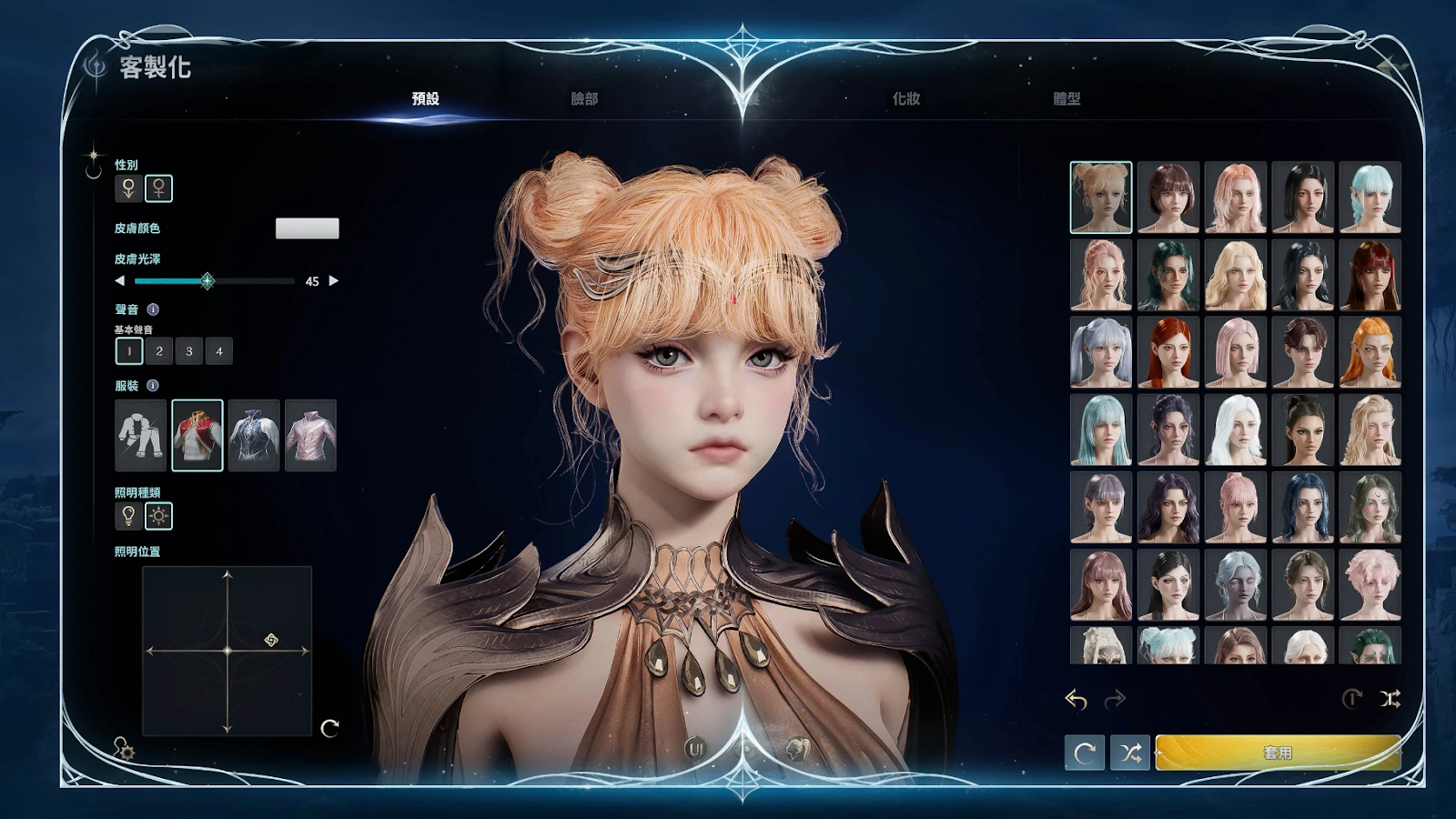The width and height of the screenshot is (1456, 819).
Task: Click the 套用 apply button
Action: click(1278, 753)
